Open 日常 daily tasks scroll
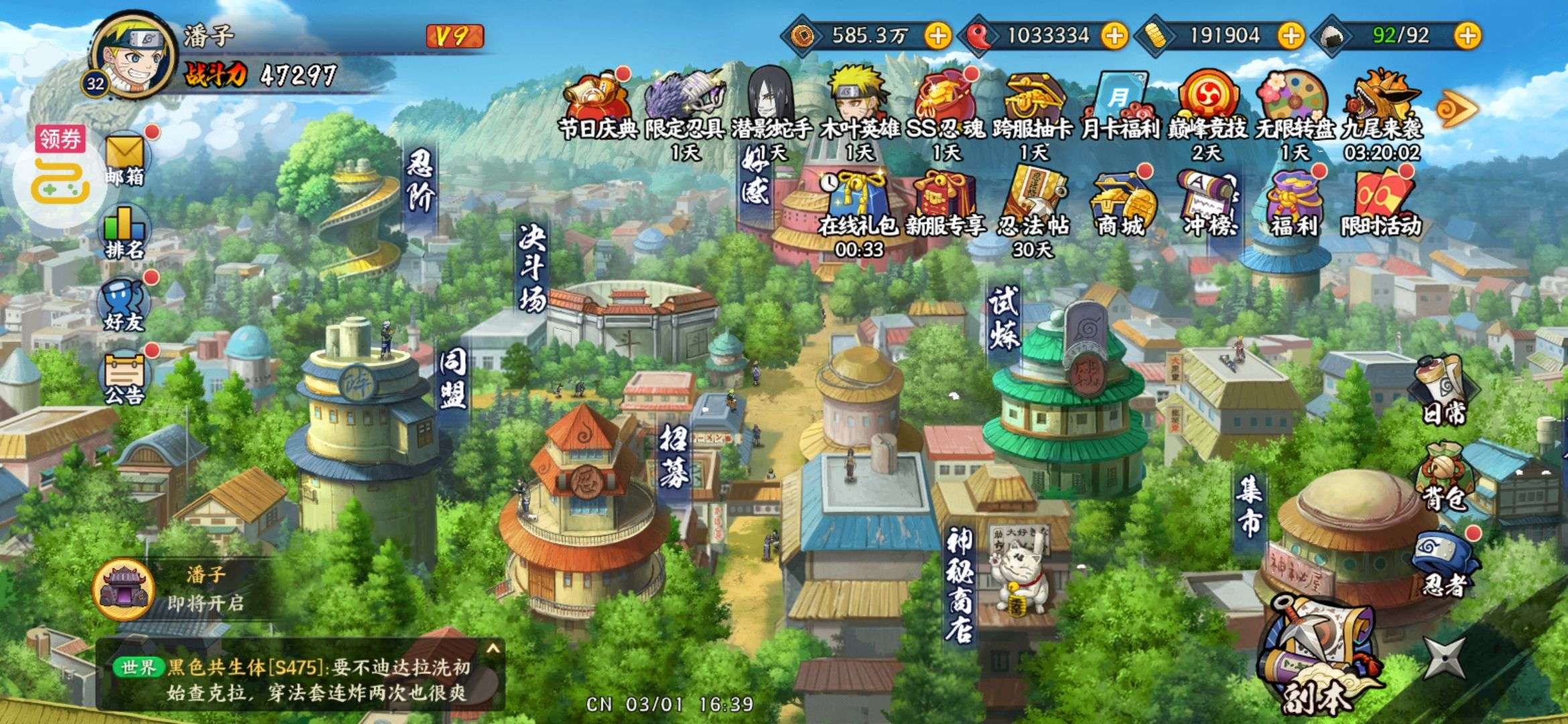Screen dimensions: 1568x724 click(x=1445, y=389)
